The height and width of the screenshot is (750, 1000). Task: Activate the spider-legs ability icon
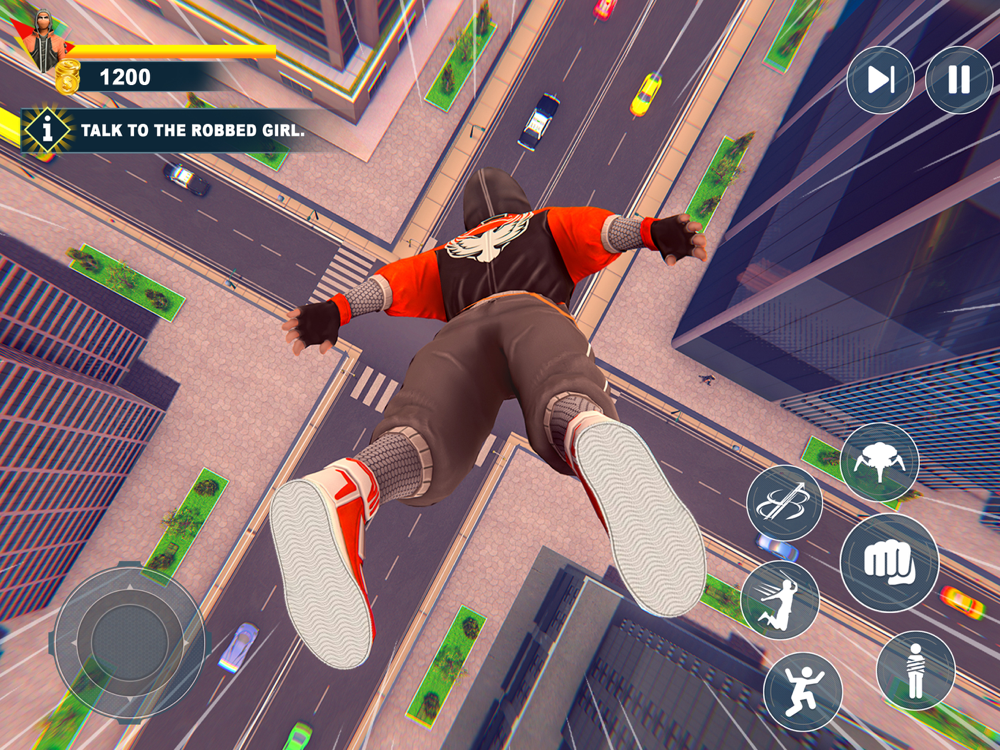pos(879,462)
